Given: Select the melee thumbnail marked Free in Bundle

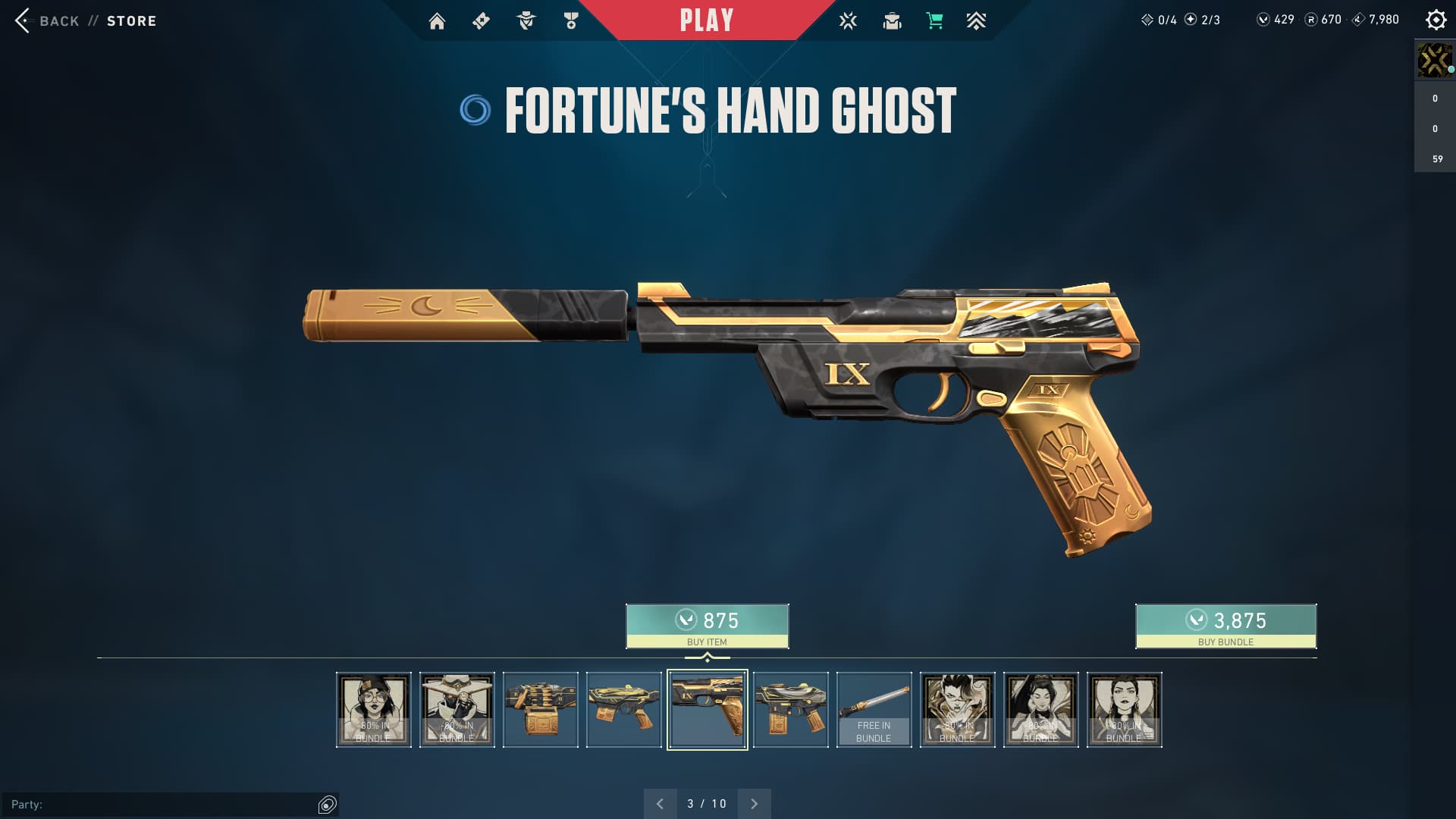Looking at the screenshot, I should click(x=874, y=710).
